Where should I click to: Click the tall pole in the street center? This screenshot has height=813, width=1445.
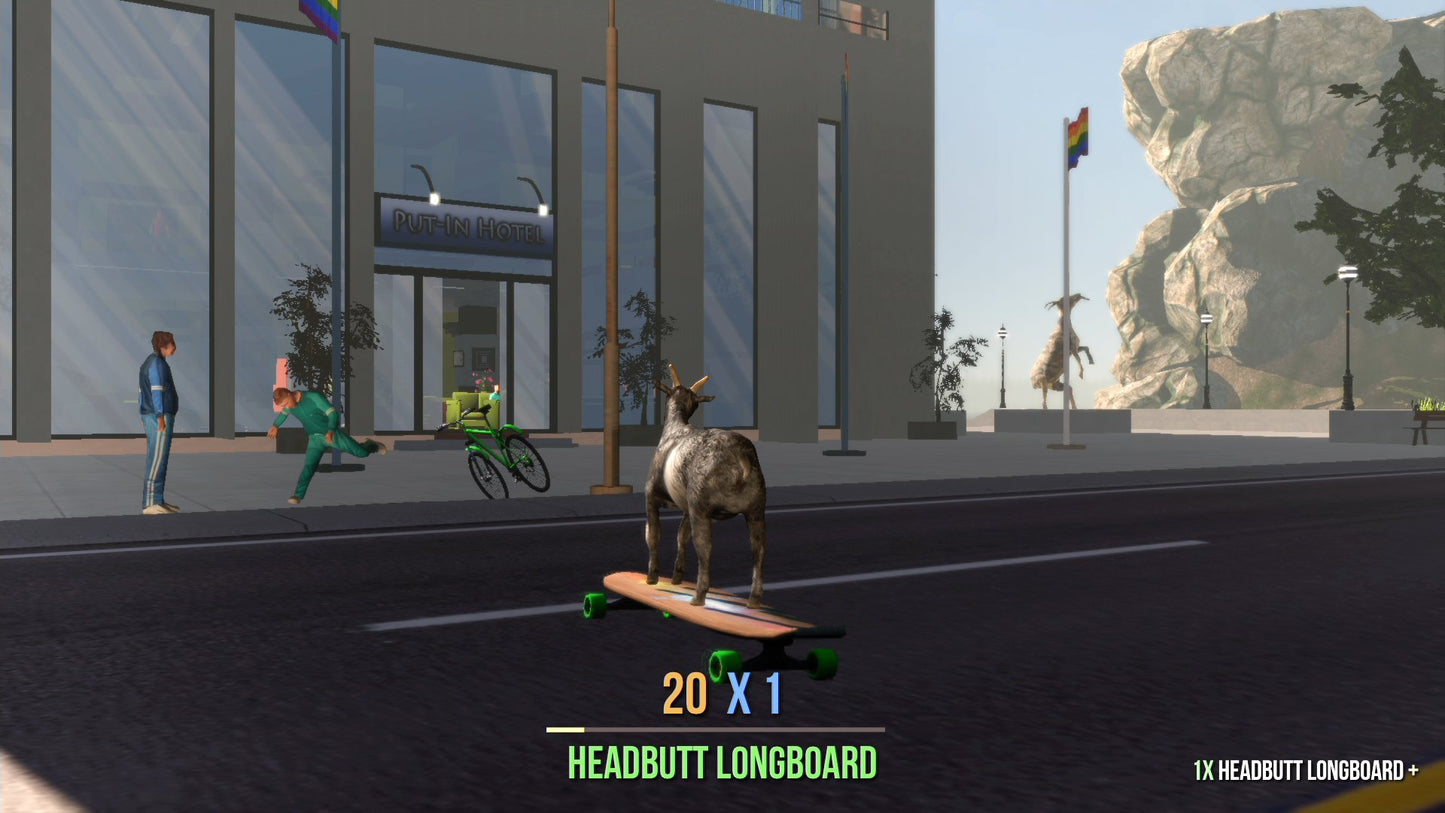pos(610,250)
